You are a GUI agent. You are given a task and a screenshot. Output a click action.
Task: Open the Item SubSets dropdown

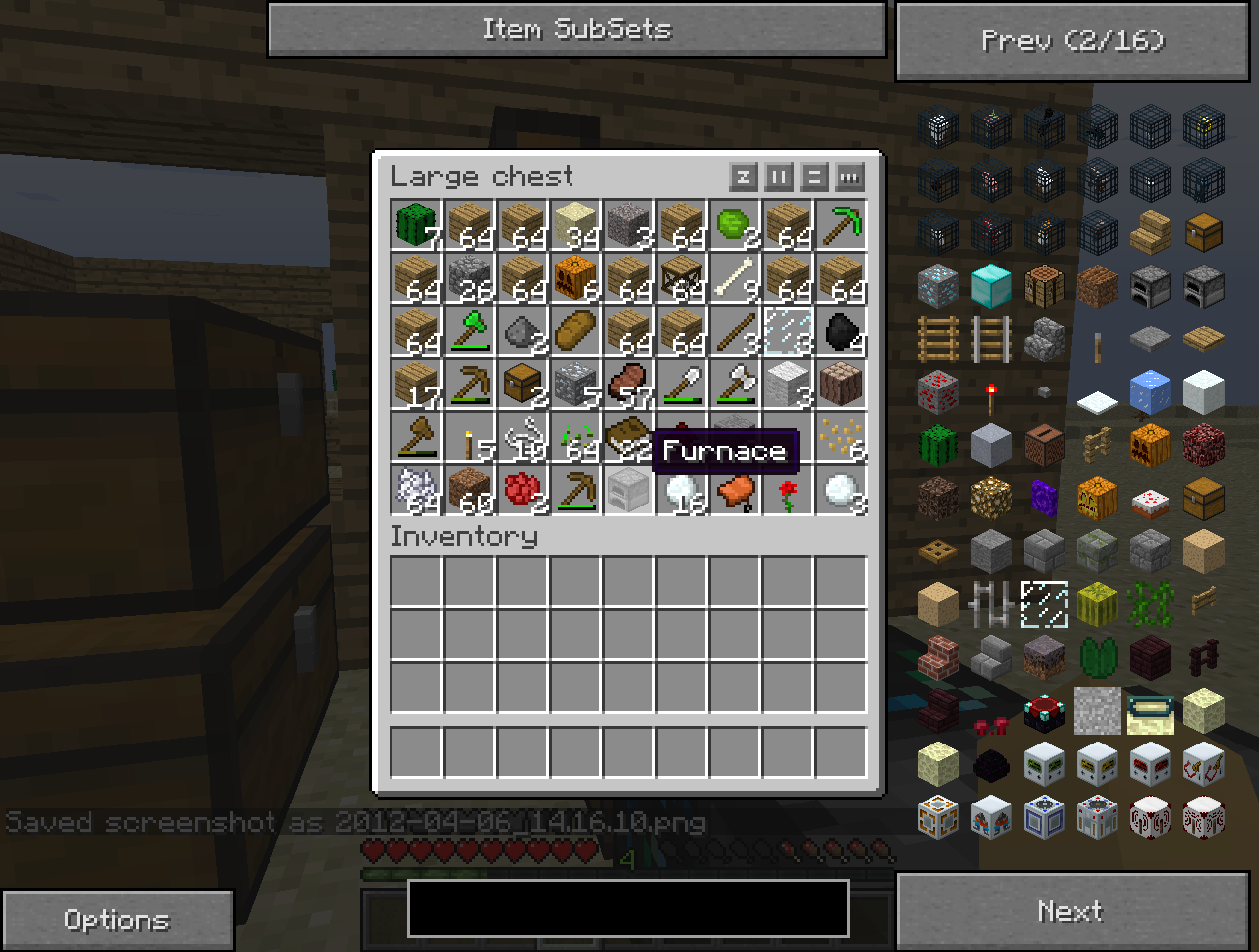point(576,30)
